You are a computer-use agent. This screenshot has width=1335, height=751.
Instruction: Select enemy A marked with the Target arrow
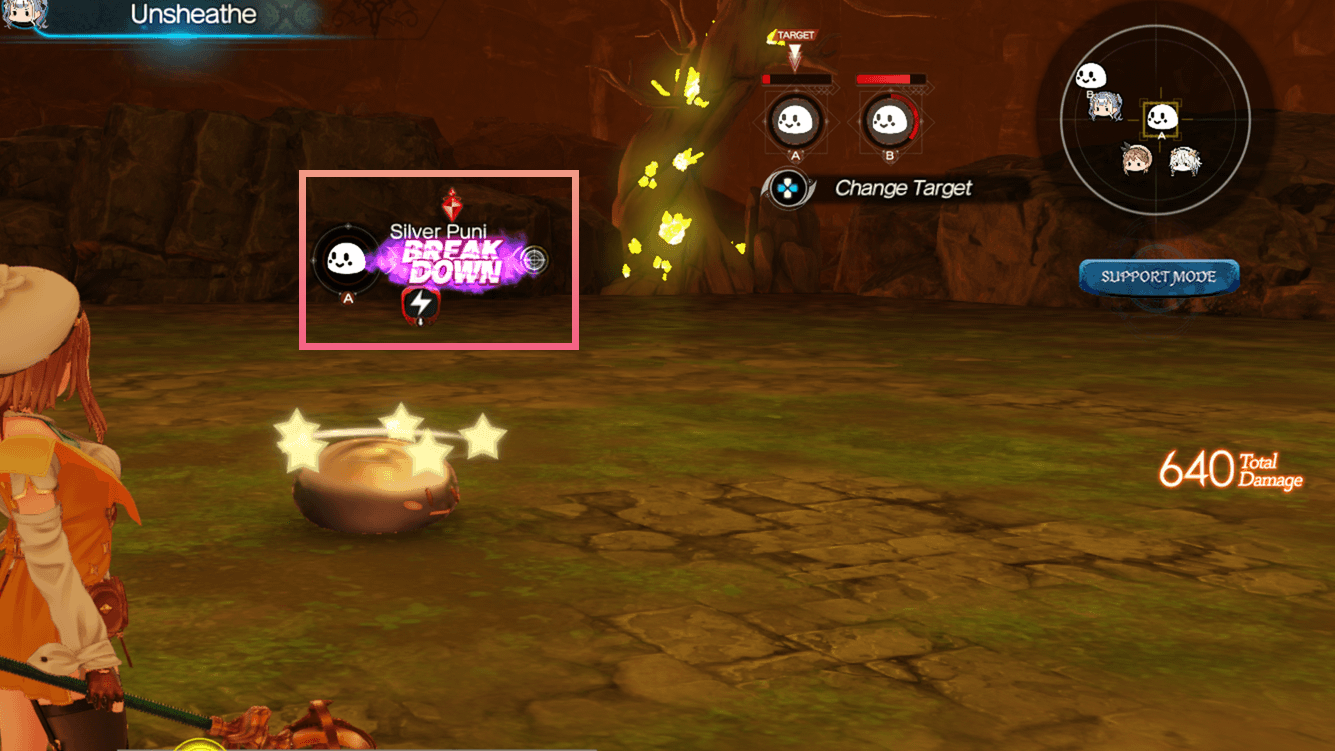pyautogui.click(x=796, y=122)
